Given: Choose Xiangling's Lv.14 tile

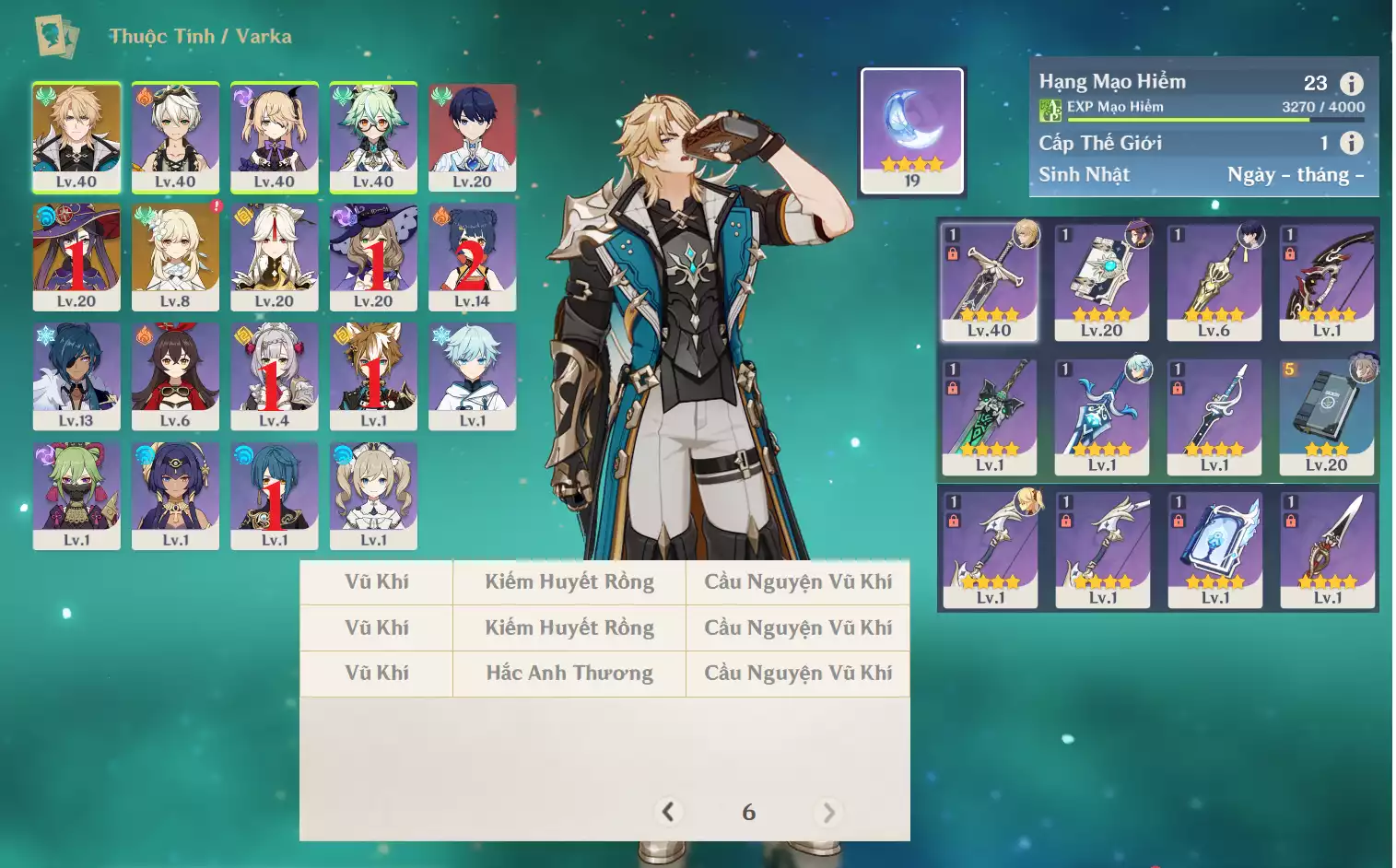Looking at the screenshot, I should pyautogui.click(x=472, y=256).
